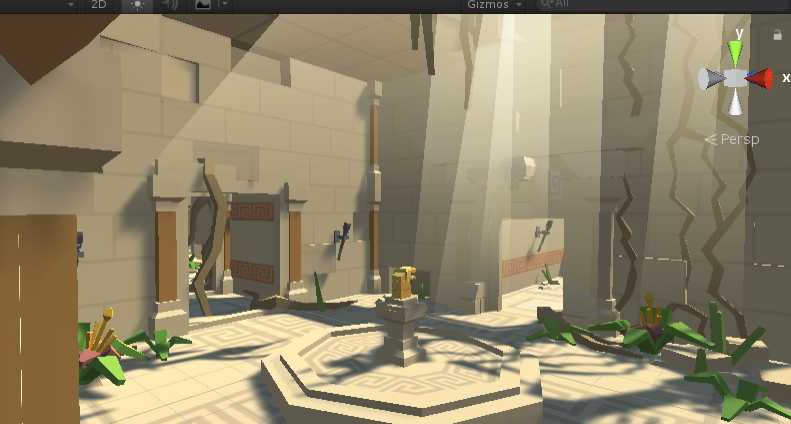Image resolution: width=791 pixels, height=424 pixels.
Task: Click the white bottom cone on orientation gizmo
Action: point(736,102)
